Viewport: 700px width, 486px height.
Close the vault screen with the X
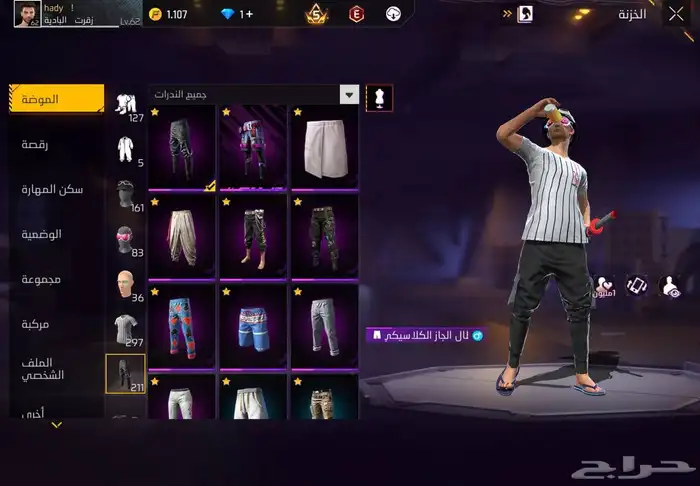click(x=675, y=14)
